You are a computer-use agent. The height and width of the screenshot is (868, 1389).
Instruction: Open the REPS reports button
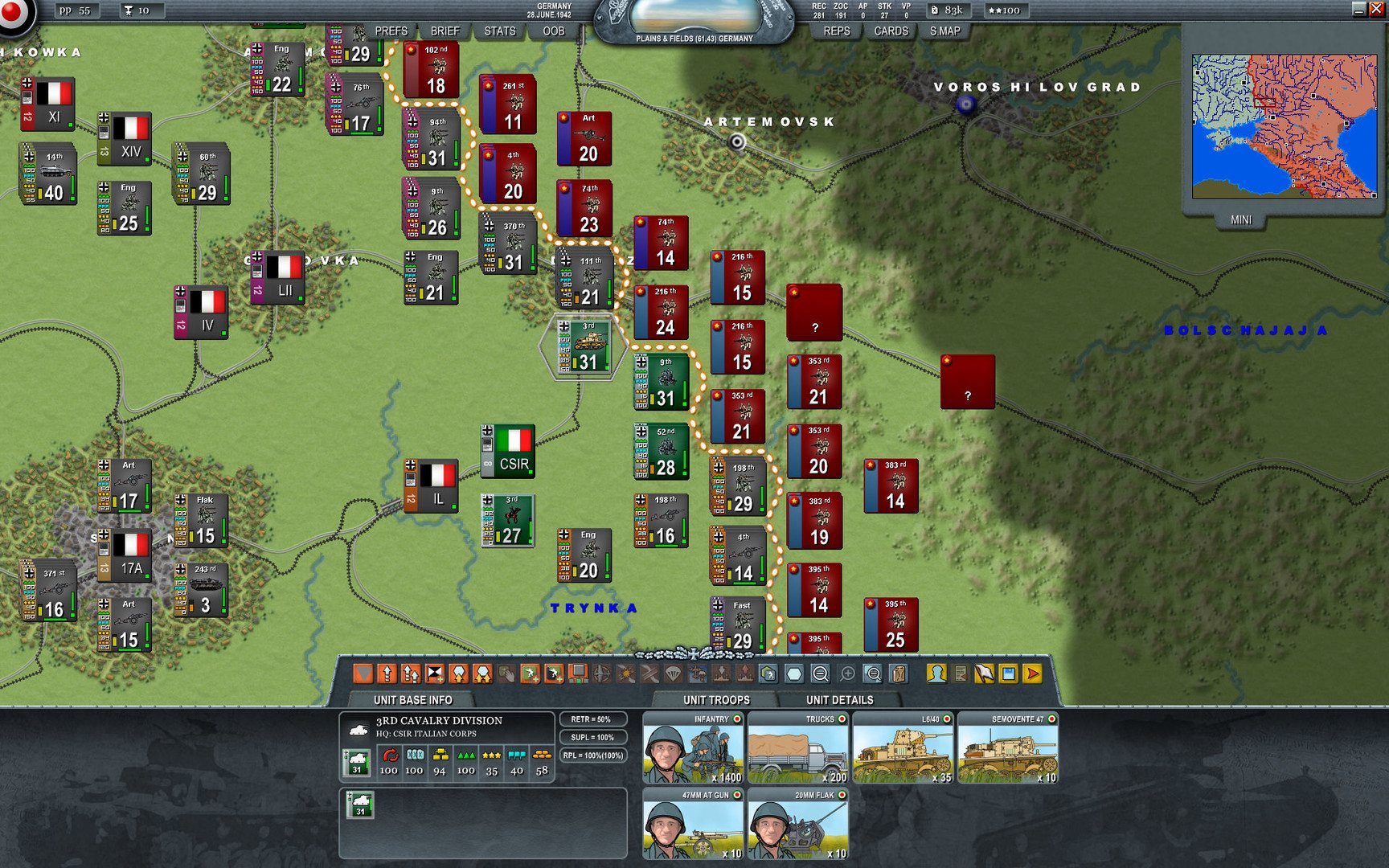point(836,31)
